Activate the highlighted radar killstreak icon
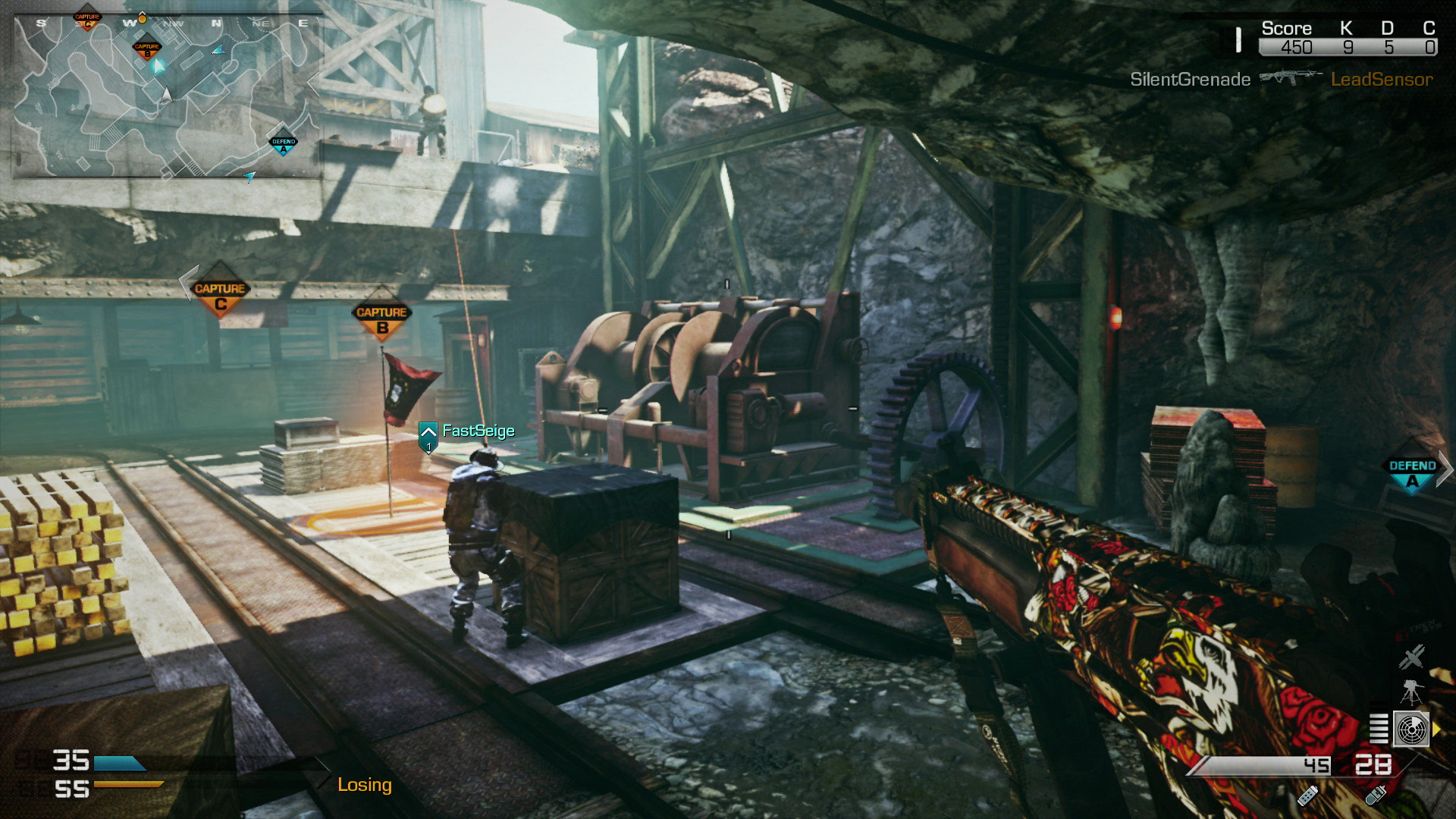This screenshot has height=819, width=1456. coord(1412,728)
